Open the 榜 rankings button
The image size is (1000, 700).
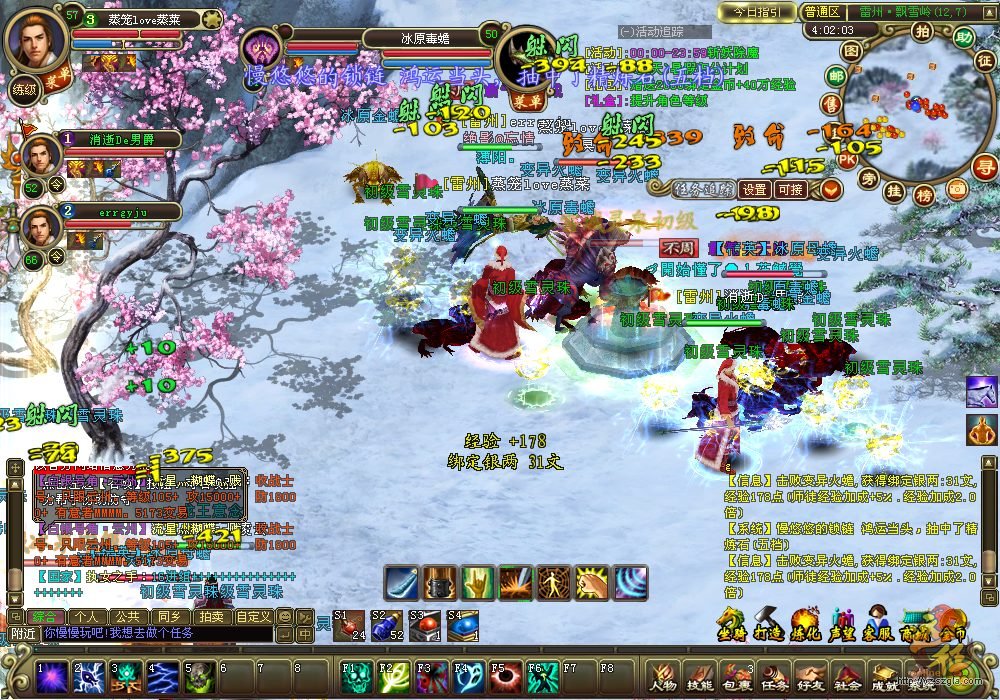pos(924,194)
